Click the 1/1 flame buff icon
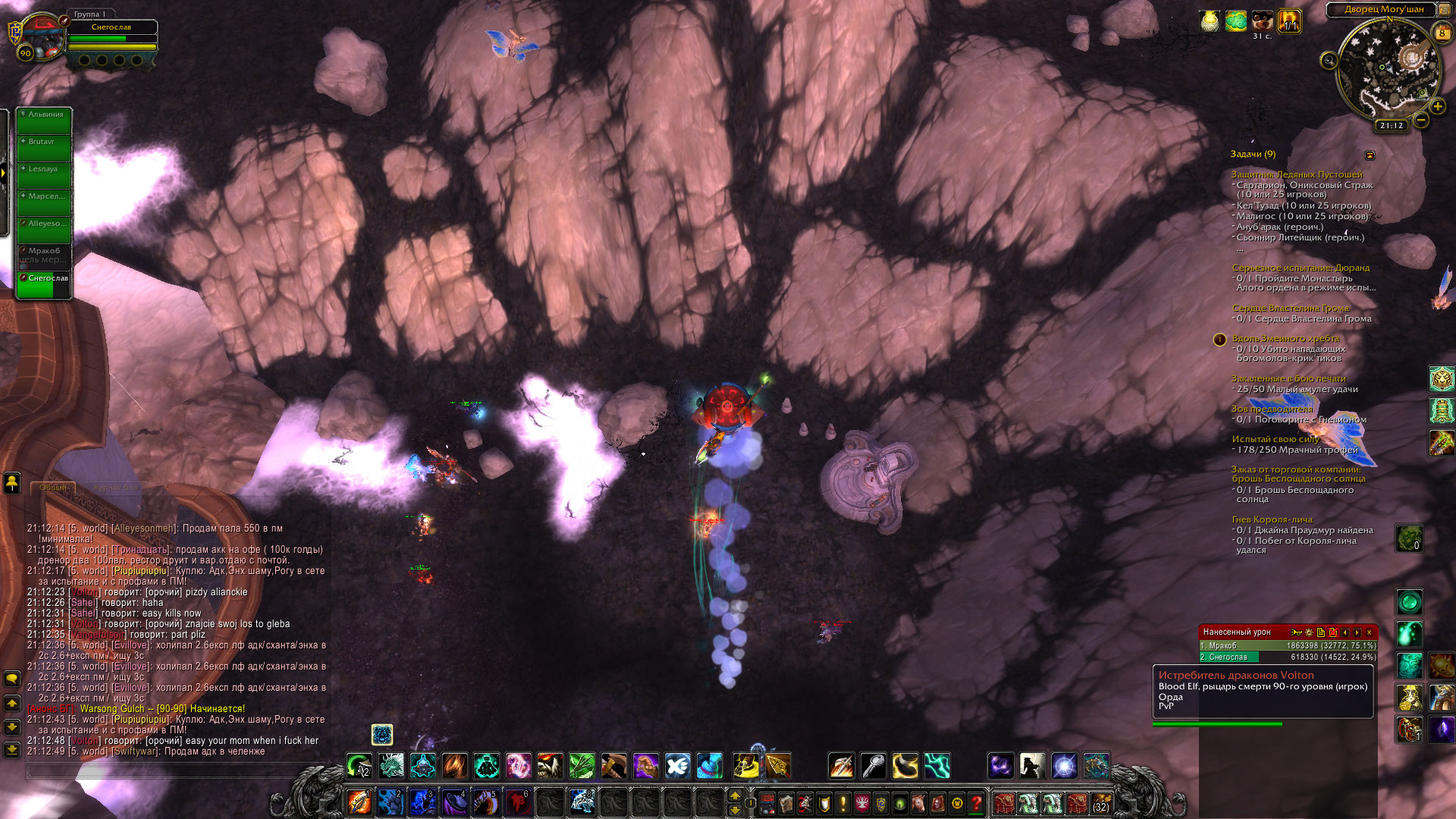Image resolution: width=1456 pixels, height=819 pixels. [1289, 21]
